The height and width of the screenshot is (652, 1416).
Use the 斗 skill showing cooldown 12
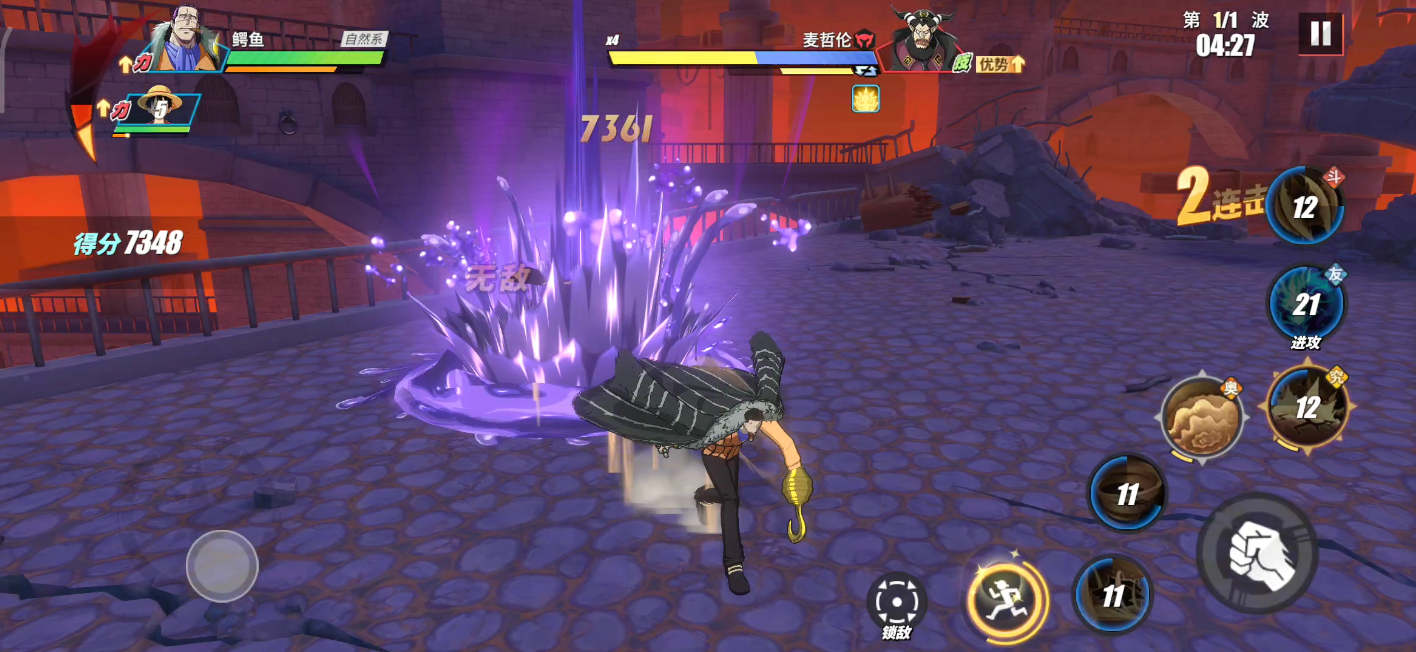coord(1304,207)
